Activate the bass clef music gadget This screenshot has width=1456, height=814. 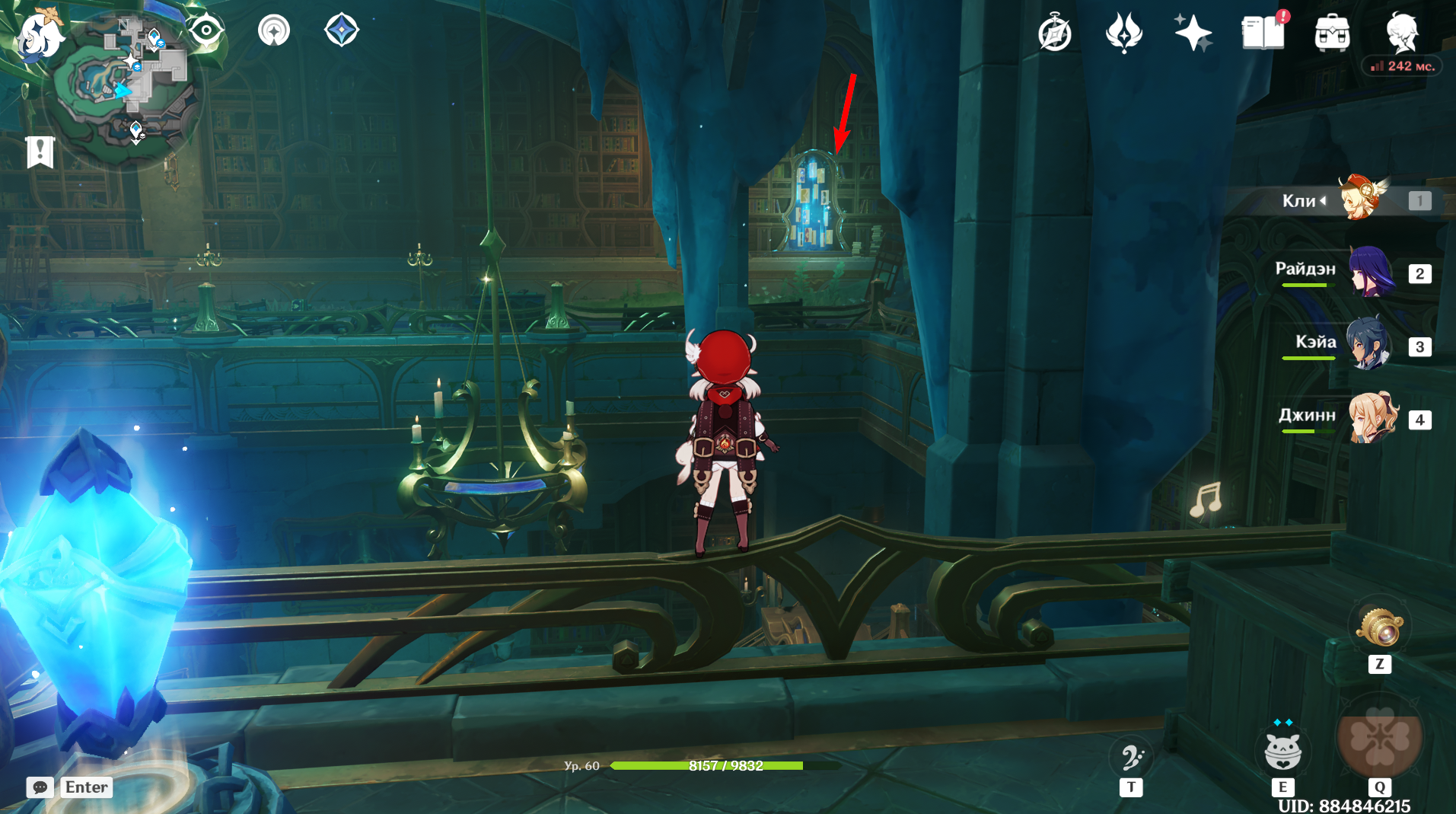pos(1131,757)
